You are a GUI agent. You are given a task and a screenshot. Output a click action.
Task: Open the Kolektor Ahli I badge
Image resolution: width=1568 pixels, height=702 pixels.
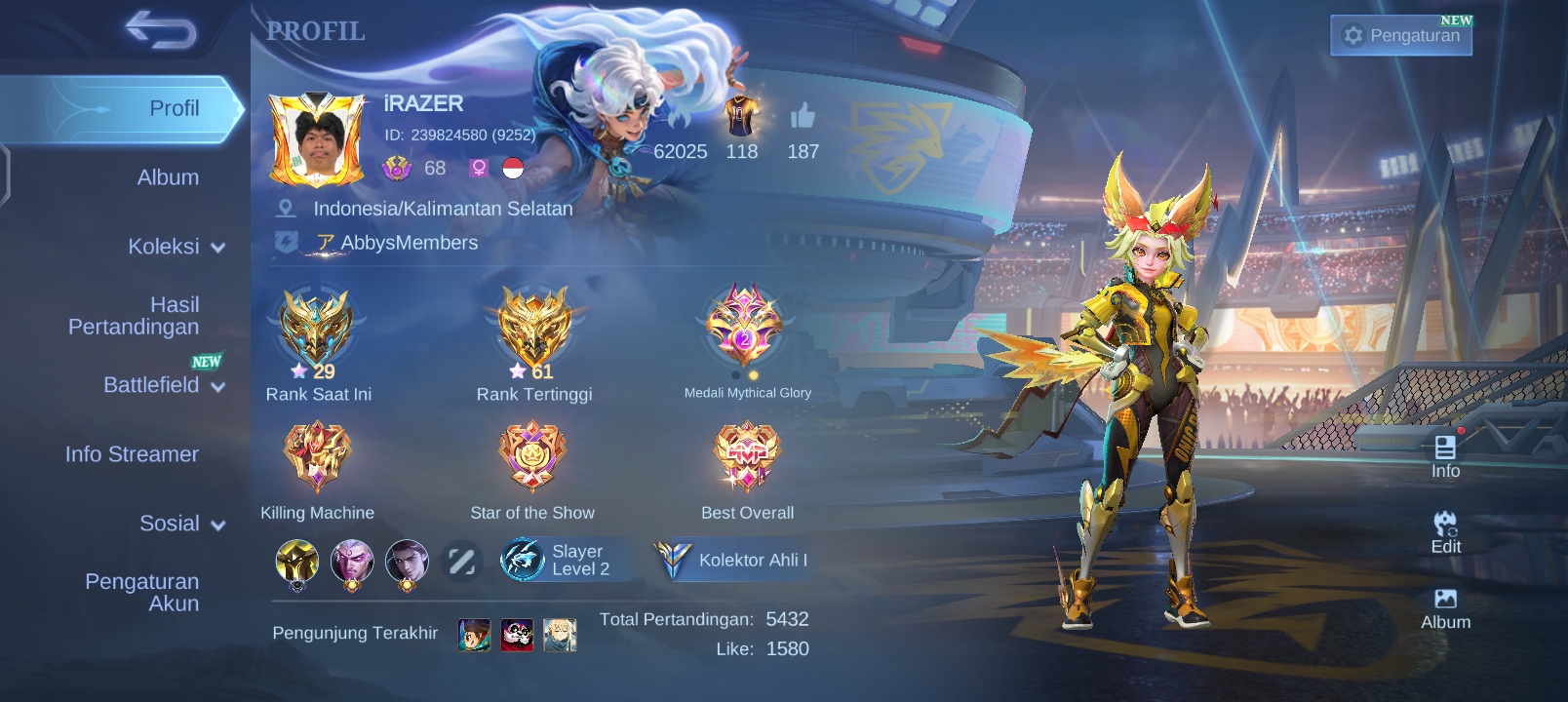(733, 561)
